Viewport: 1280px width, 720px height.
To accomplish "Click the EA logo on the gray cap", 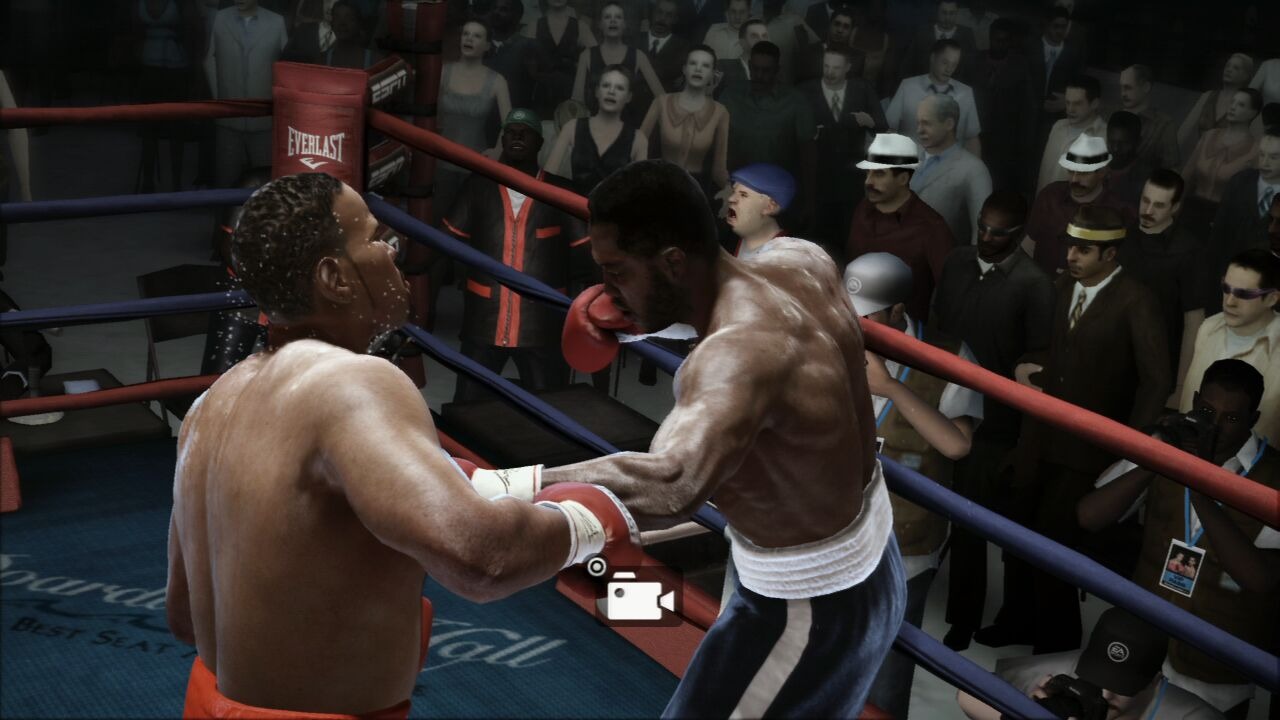I will 853,284.
